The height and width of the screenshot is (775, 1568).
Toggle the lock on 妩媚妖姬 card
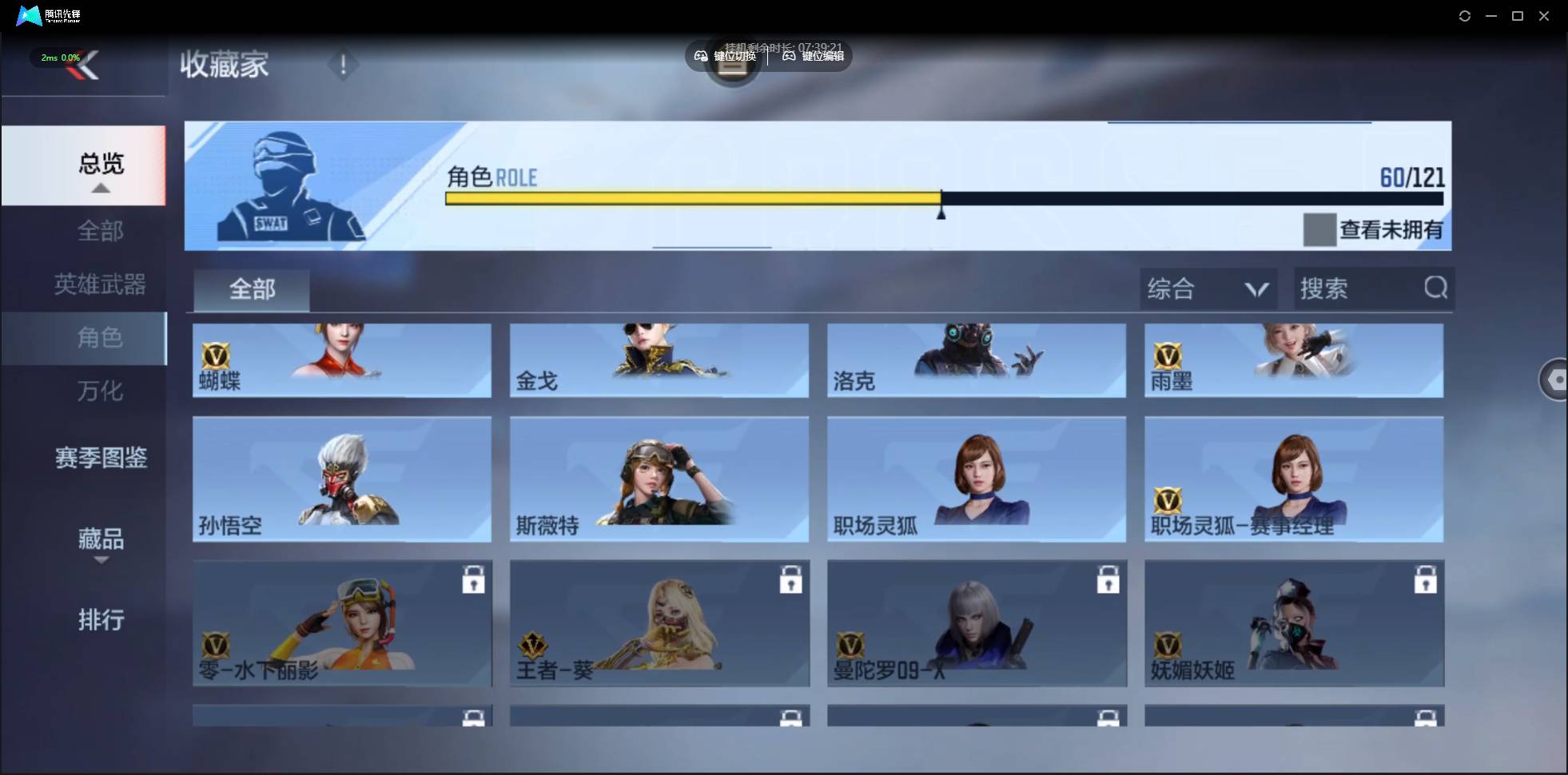point(1427,581)
